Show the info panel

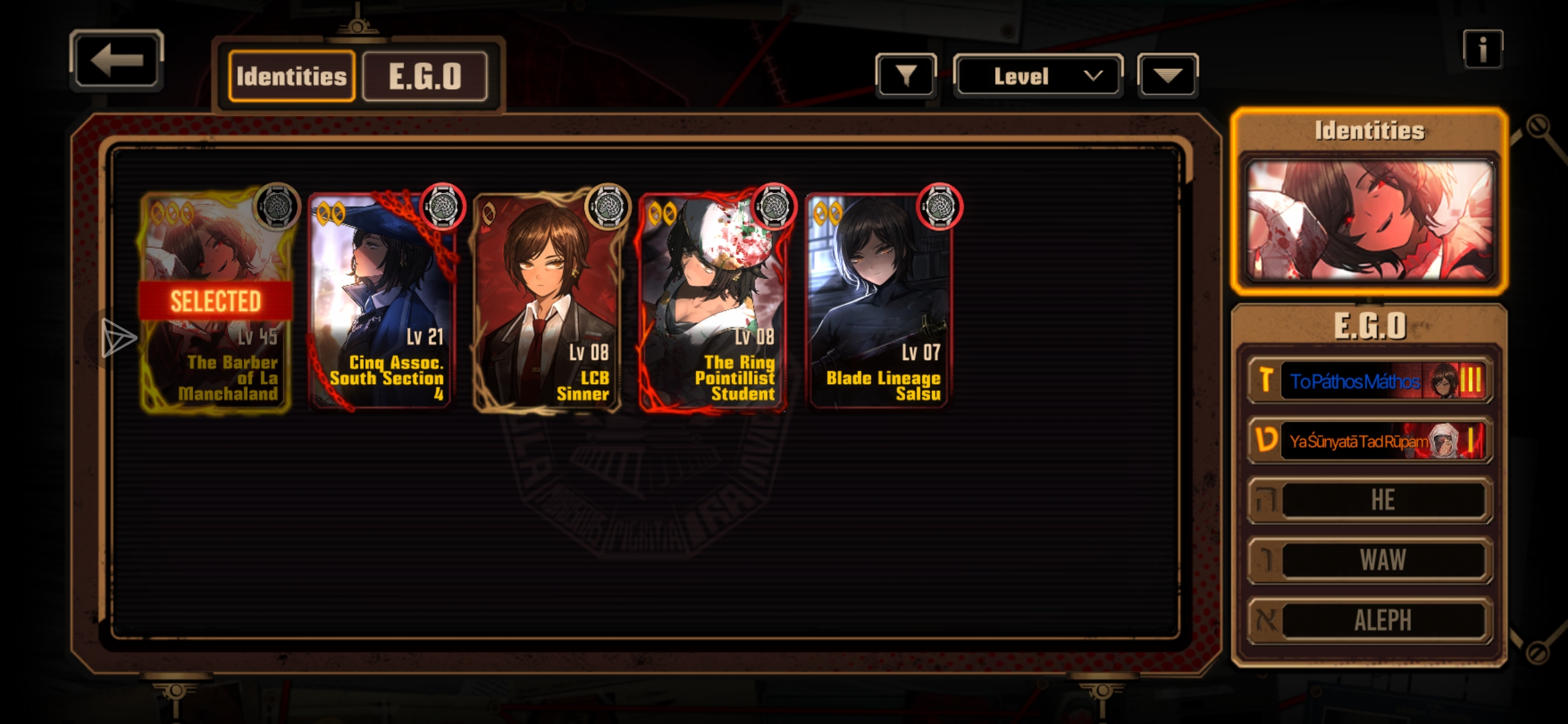[x=1482, y=49]
